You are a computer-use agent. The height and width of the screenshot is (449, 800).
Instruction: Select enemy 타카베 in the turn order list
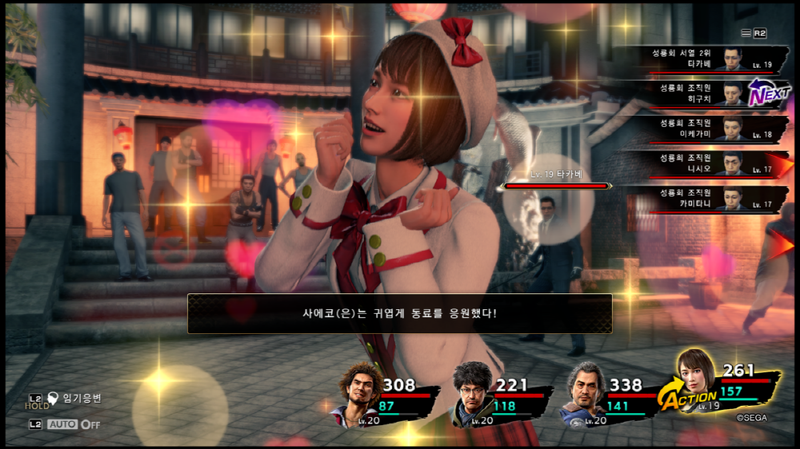700,59
